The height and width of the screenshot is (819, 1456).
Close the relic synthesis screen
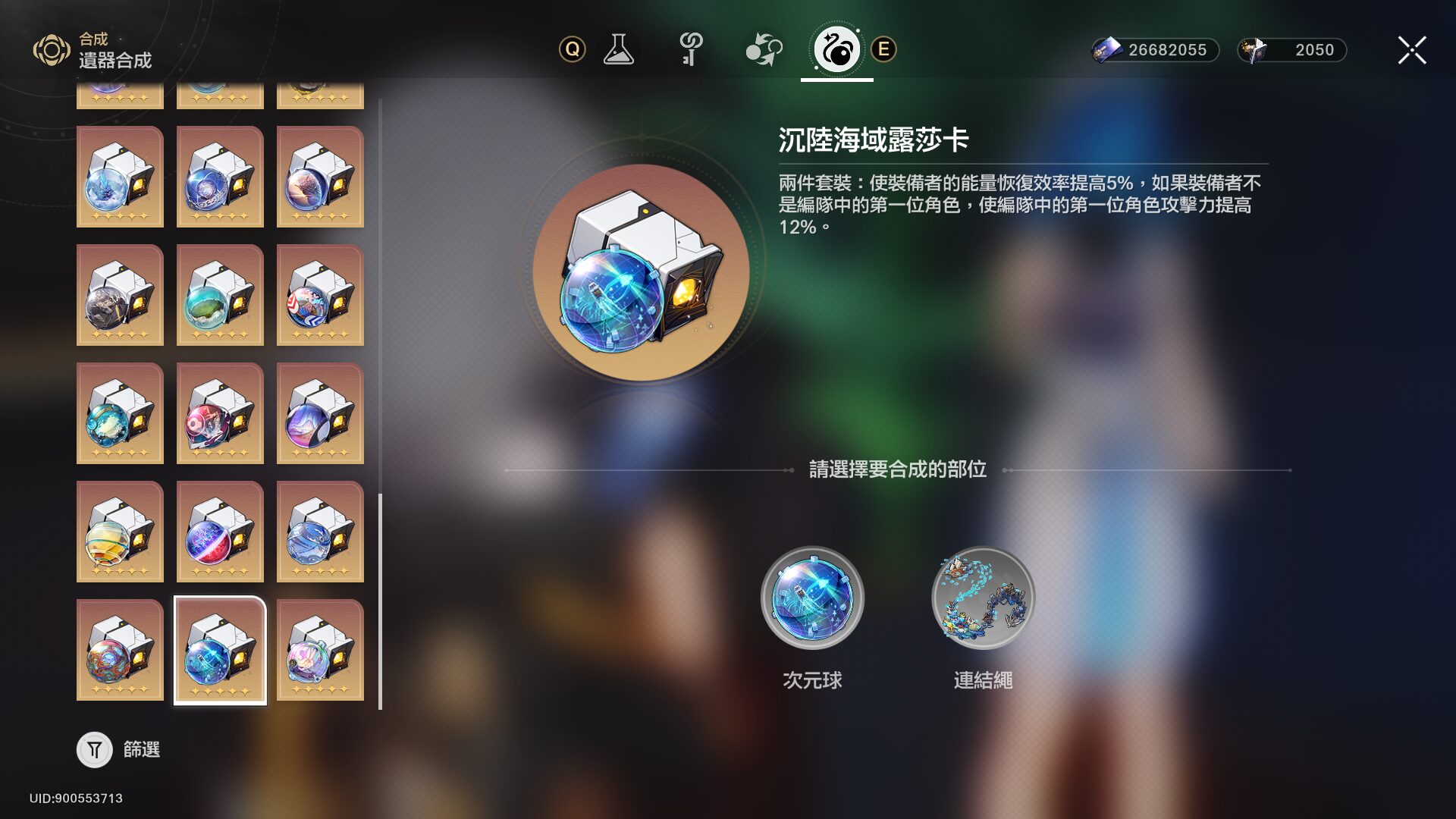pos(1411,50)
